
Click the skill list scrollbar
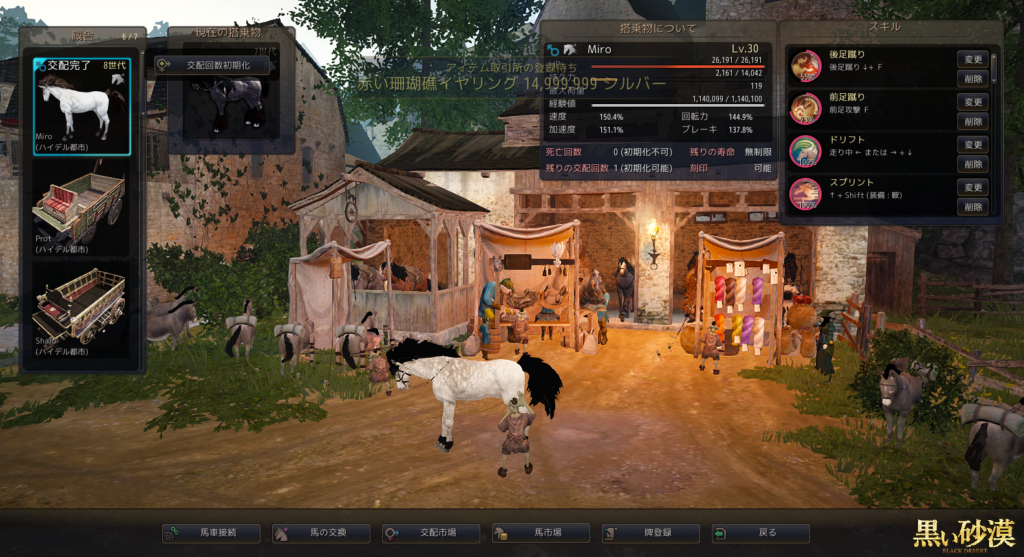994,68
